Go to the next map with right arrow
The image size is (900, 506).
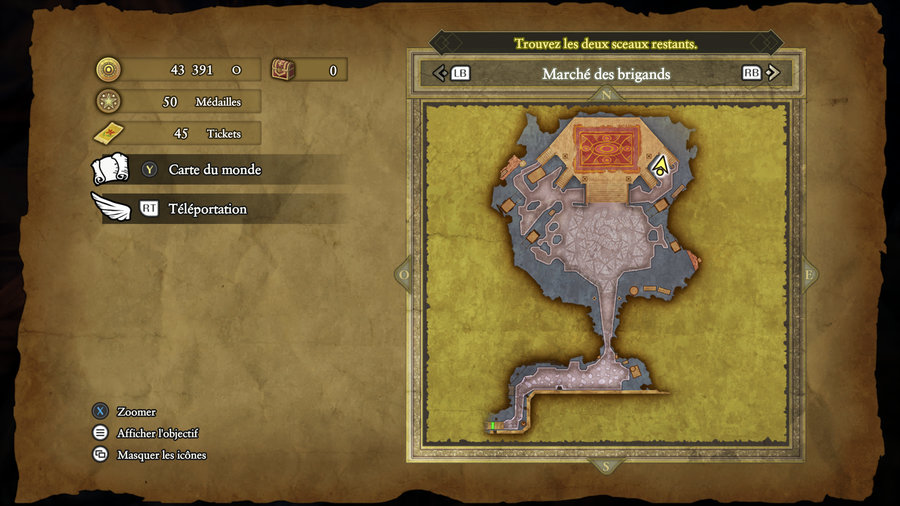point(773,73)
